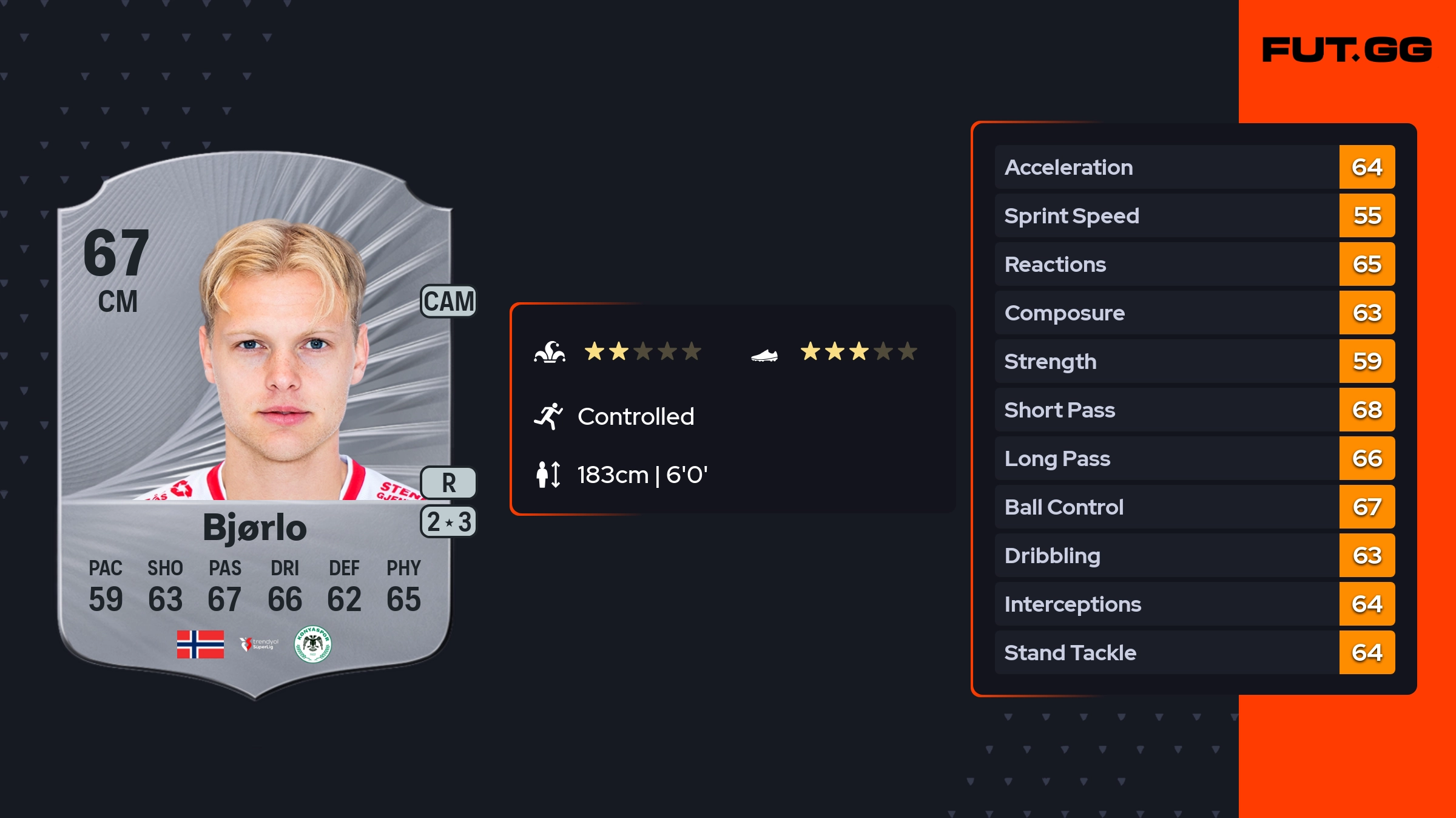This screenshot has width=1456, height=818.
Task: Click the Interceptions stat row
Action: pos(1194,604)
